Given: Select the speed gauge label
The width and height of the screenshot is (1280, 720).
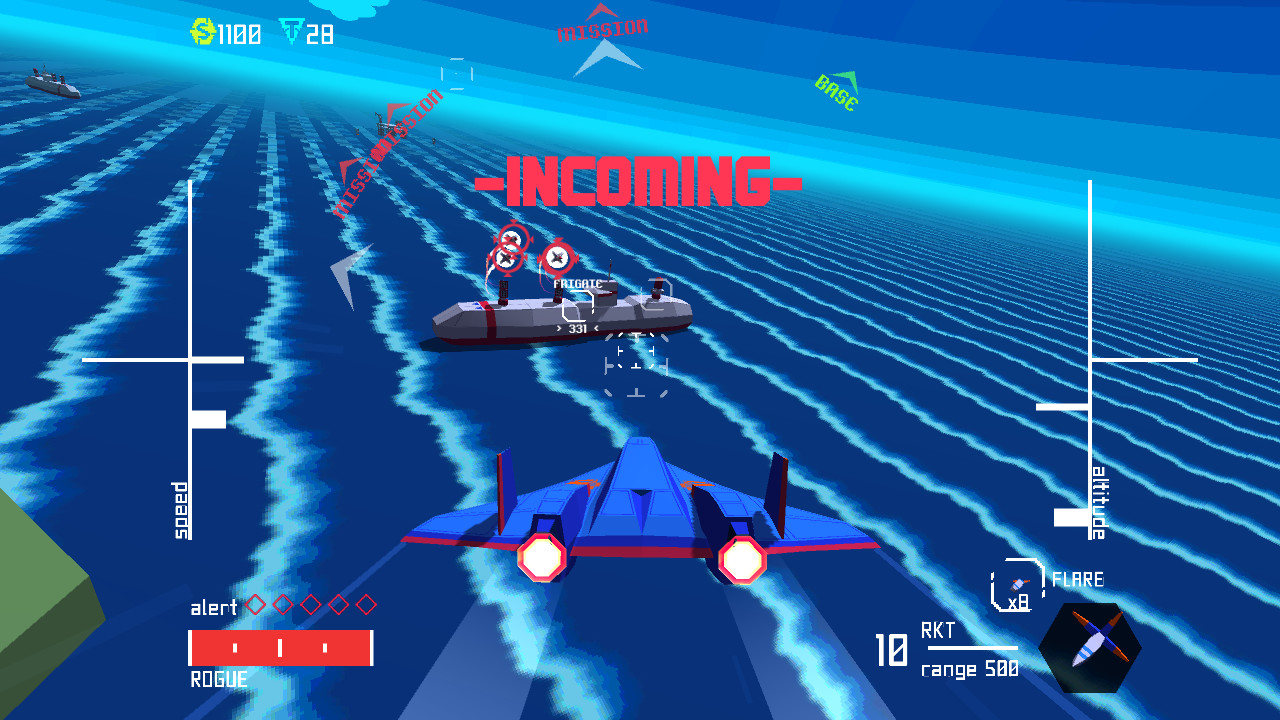Looking at the screenshot, I should coord(179,510).
